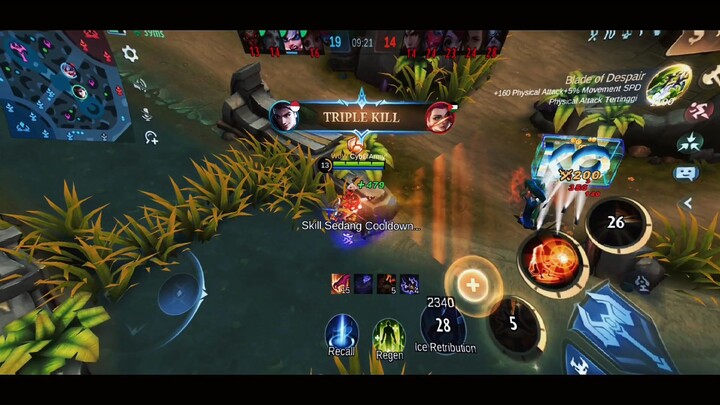The width and height of the screenshot is (720, 405).
Task: Expand the side panel arrow
Action: (688, 203)
